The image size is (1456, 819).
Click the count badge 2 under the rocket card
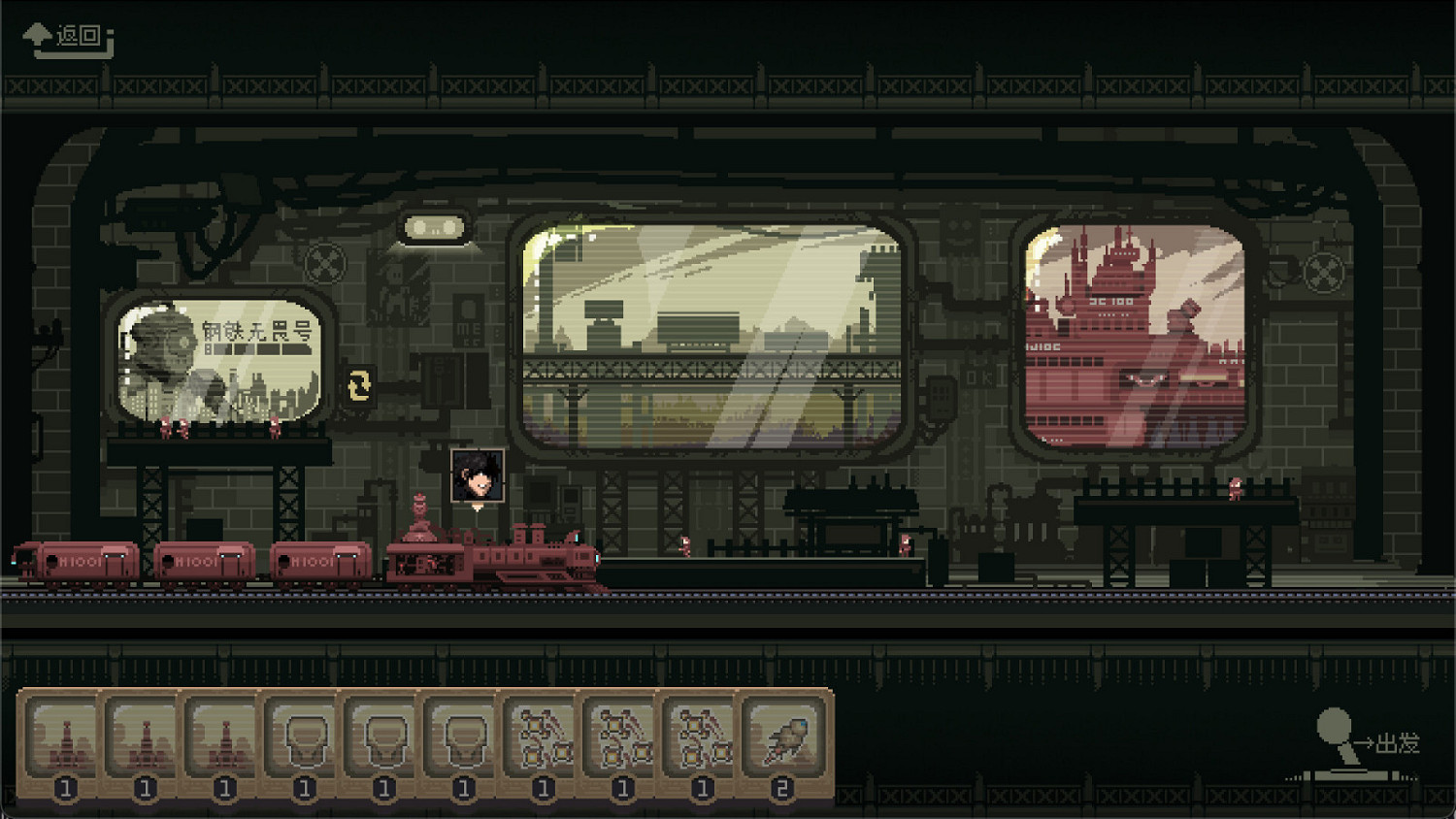click(784, 788)
